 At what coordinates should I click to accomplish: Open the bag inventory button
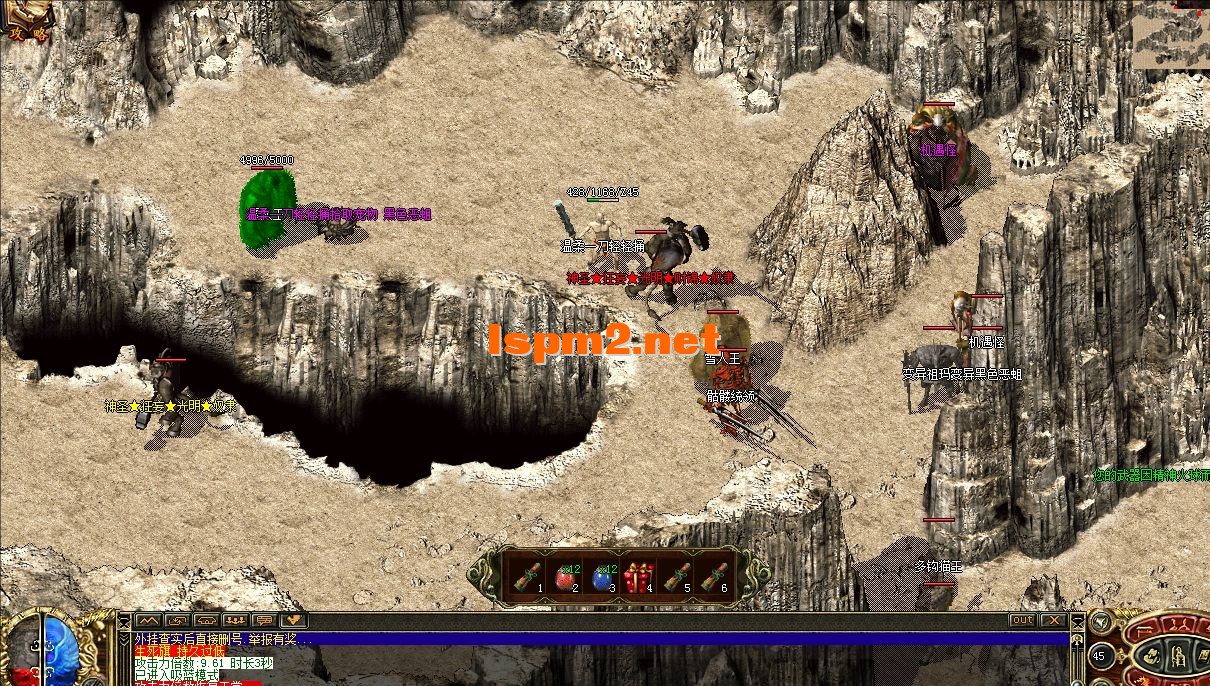pos(1153,657)
